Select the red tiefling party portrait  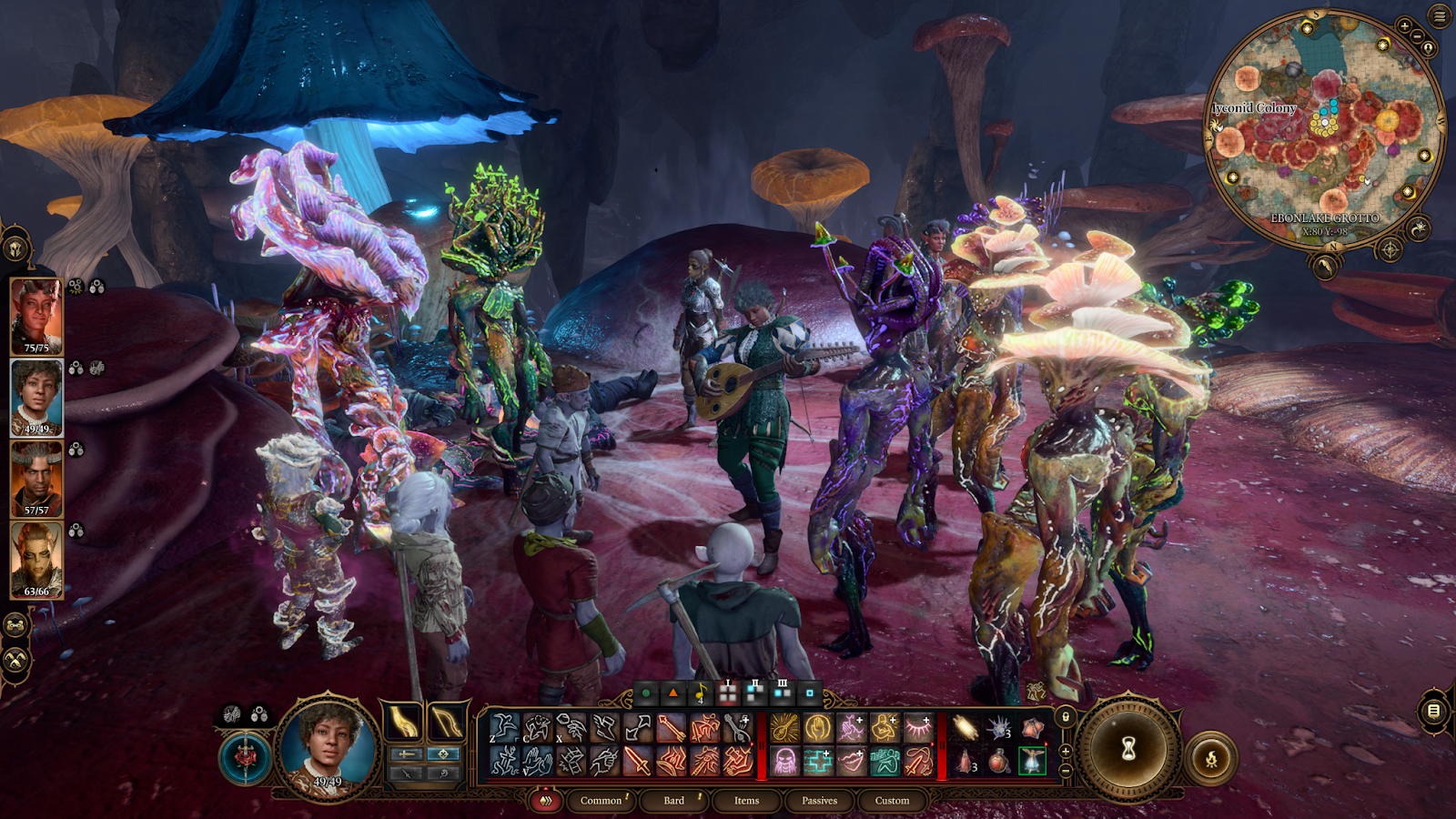[36, 315]
